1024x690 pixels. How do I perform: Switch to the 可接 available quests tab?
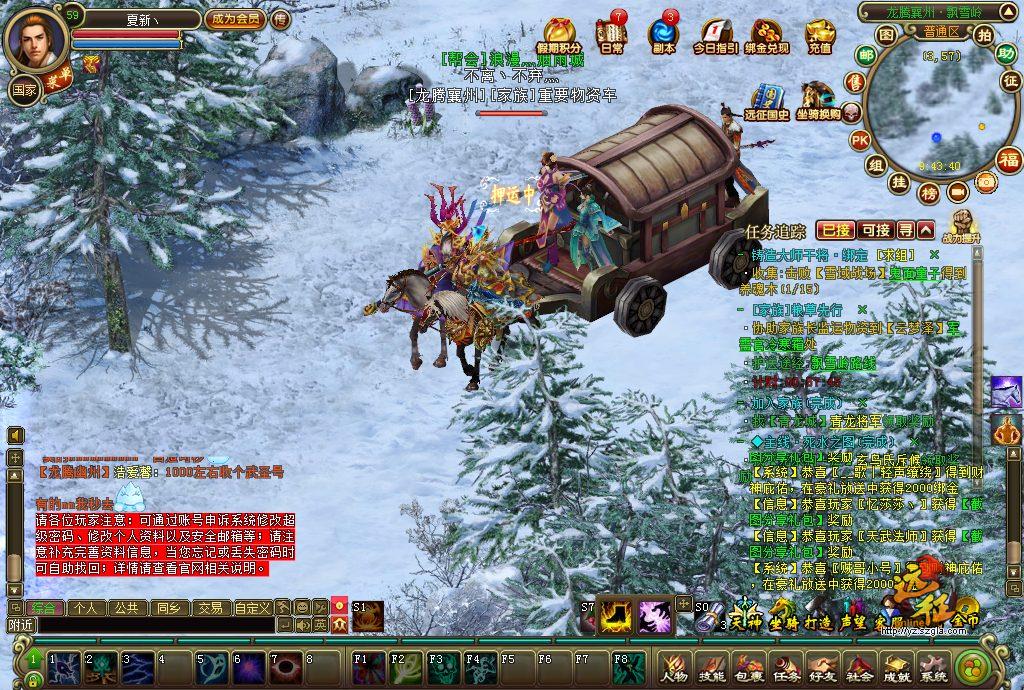point(875,230)
